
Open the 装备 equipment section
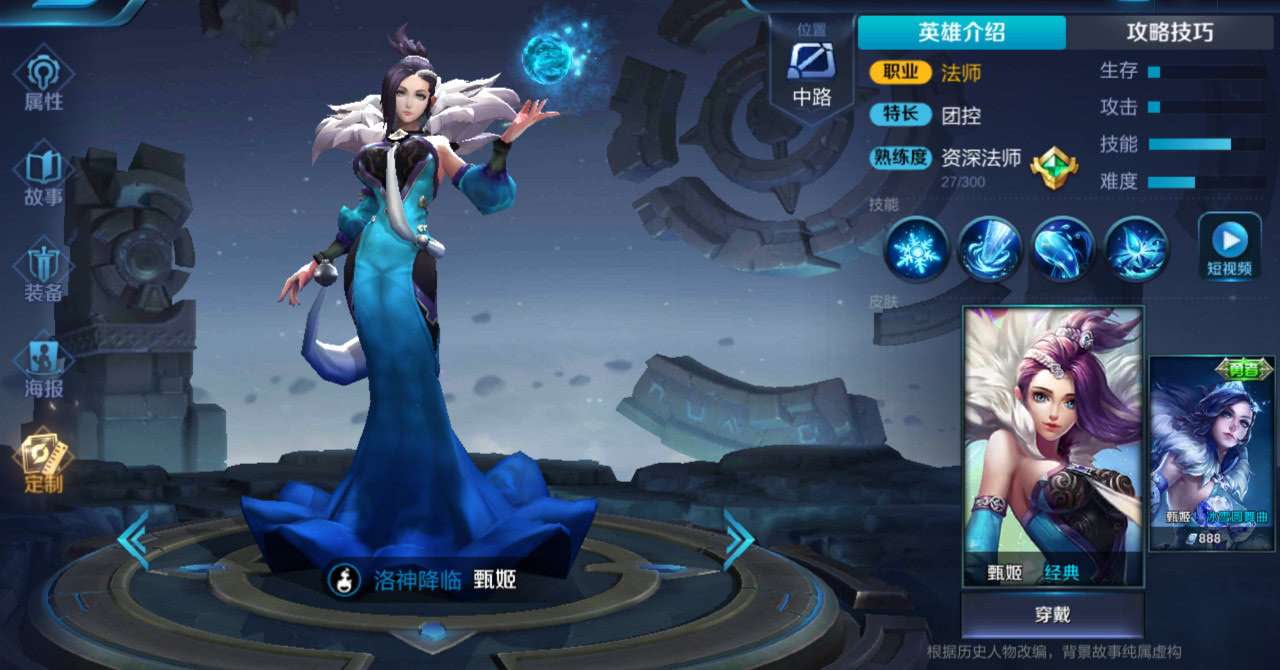[43, 270]
